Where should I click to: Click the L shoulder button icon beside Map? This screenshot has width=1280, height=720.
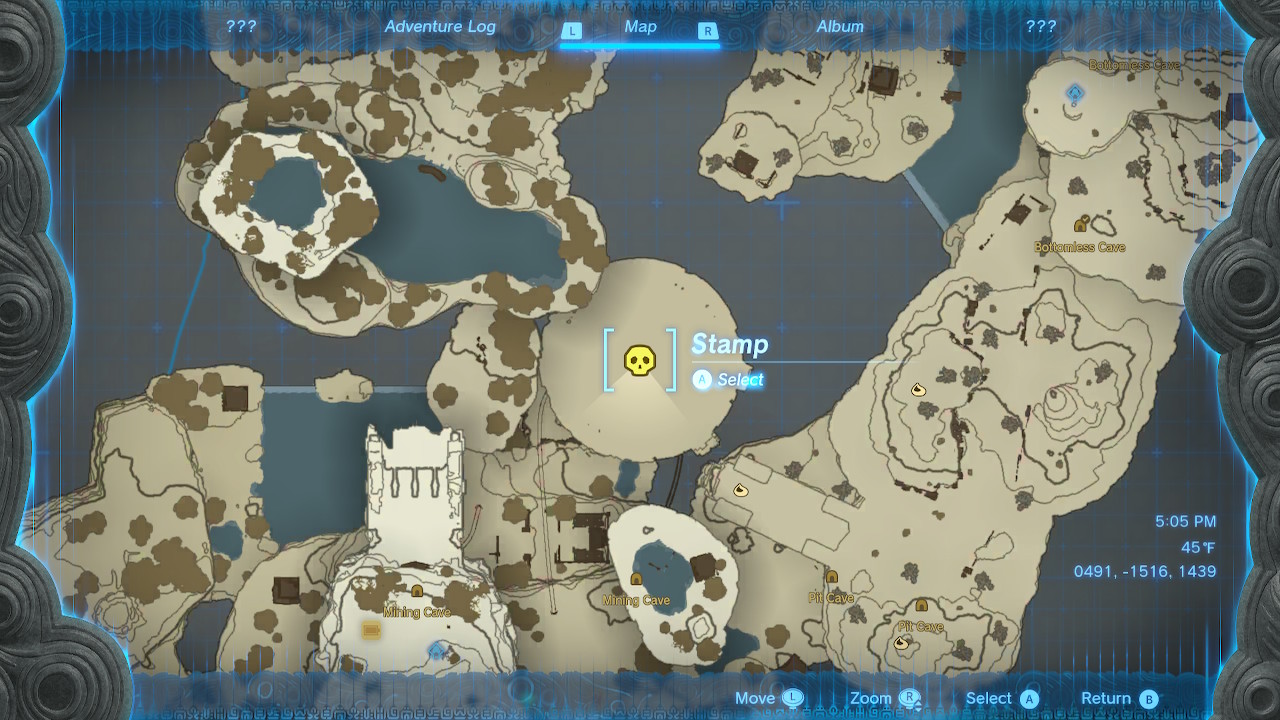[x=573, y=28]
